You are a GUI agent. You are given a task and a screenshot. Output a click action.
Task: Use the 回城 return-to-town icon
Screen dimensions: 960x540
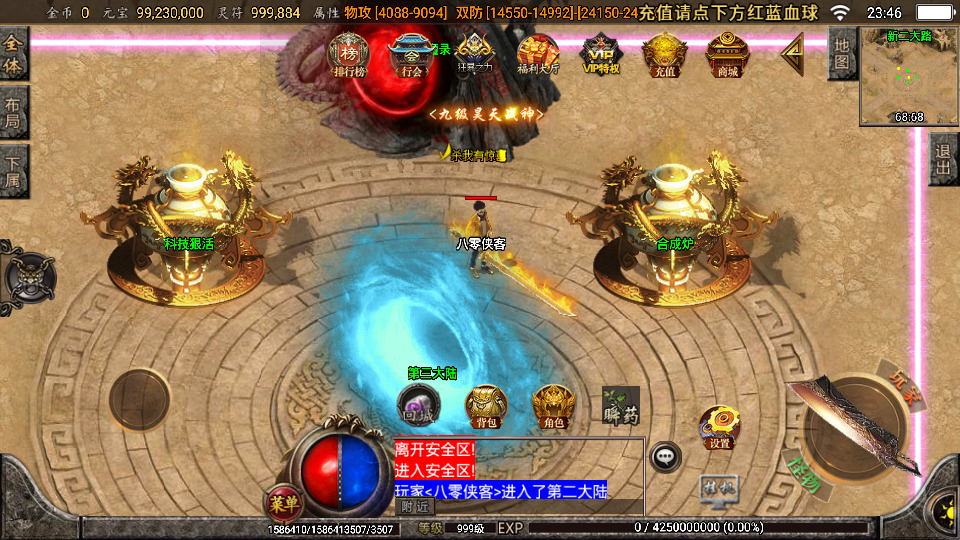pos(416,404)
